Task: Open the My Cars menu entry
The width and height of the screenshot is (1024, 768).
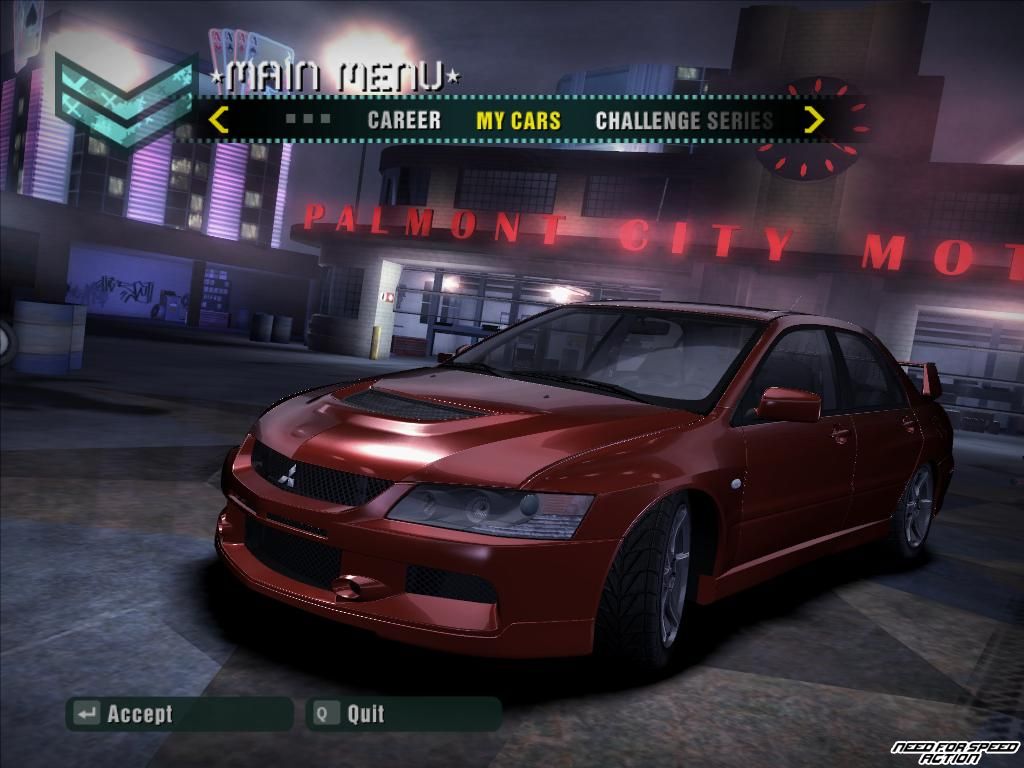Action: click(x=518, y=121)
